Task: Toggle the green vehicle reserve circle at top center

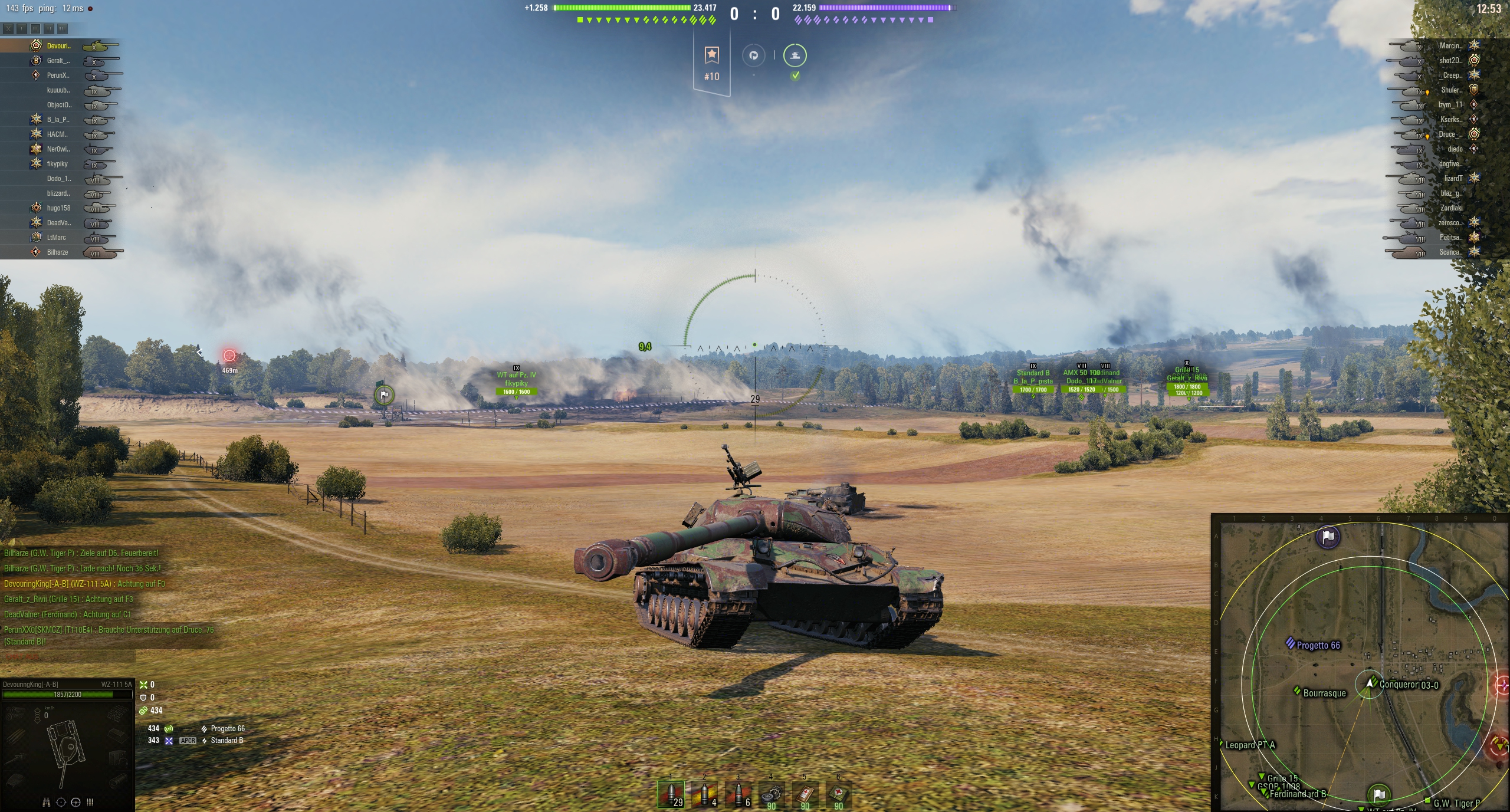Action: (796, 55)
